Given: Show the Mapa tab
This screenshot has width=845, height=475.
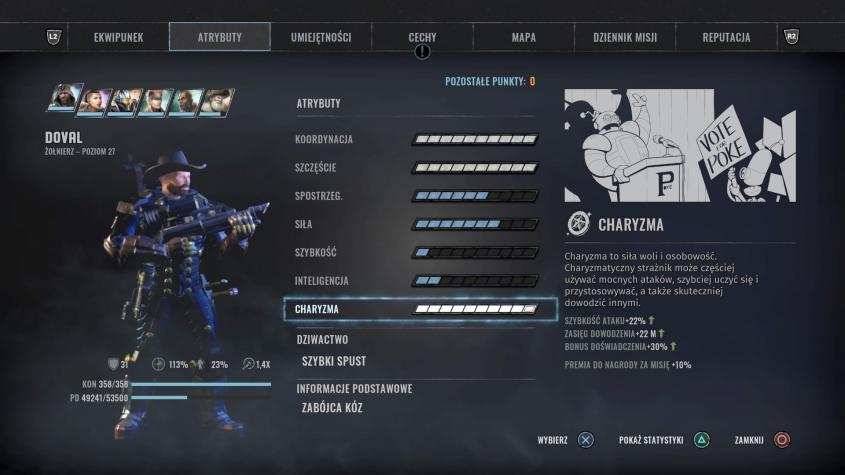Looking at the screenshot, I should click(x=523, y=37).
